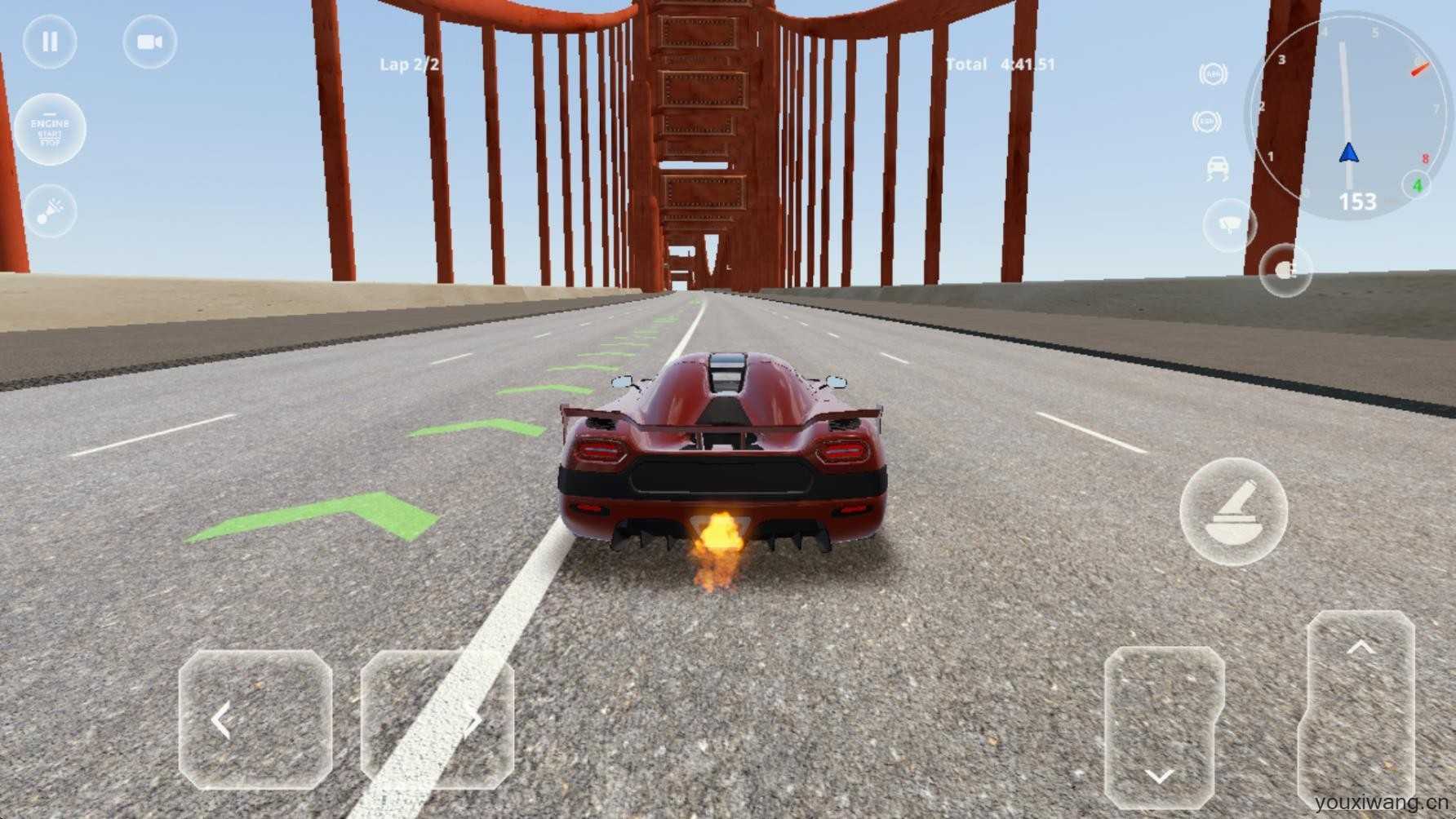The height and width of the screenshot is (819, 1456).
Task: Turn on the windshield wipers
Action: (x=1229, y=223)
